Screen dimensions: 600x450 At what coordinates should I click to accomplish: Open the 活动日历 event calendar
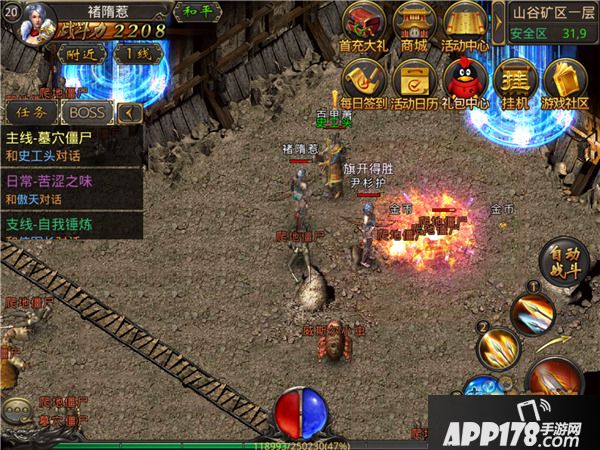click(414, 78)
